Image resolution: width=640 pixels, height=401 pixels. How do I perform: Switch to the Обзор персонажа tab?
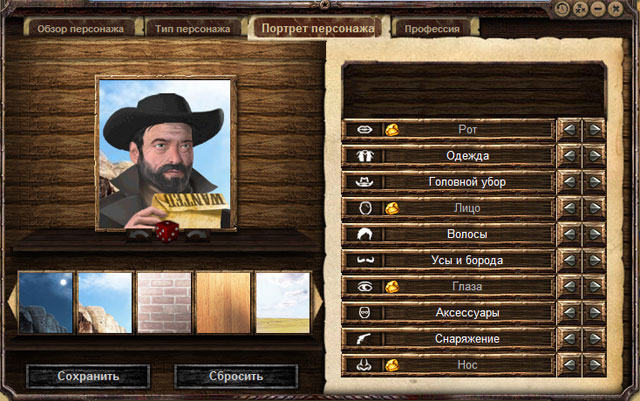(x=80, y=29)
